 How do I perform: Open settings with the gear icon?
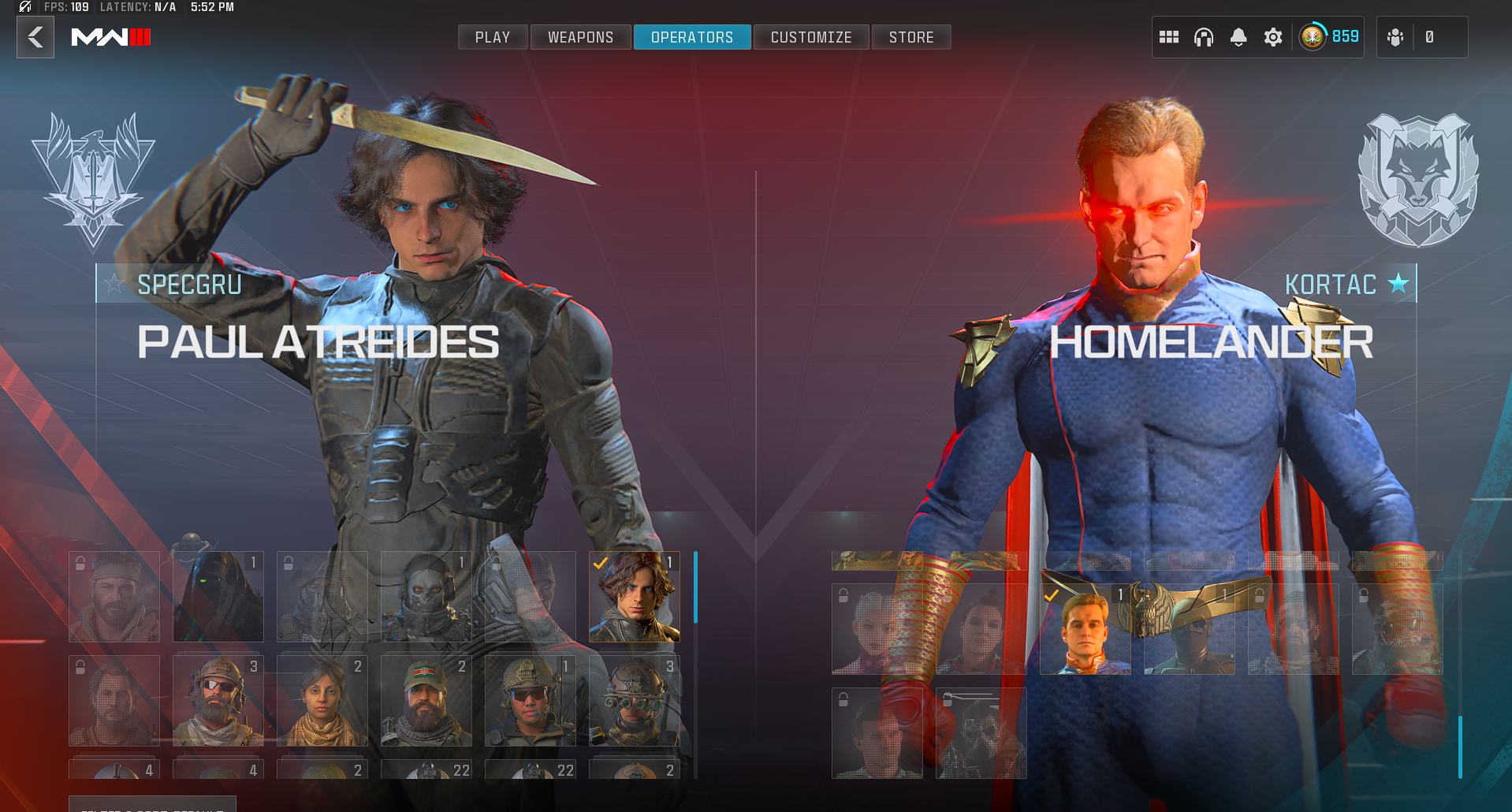click(1273, 37)
